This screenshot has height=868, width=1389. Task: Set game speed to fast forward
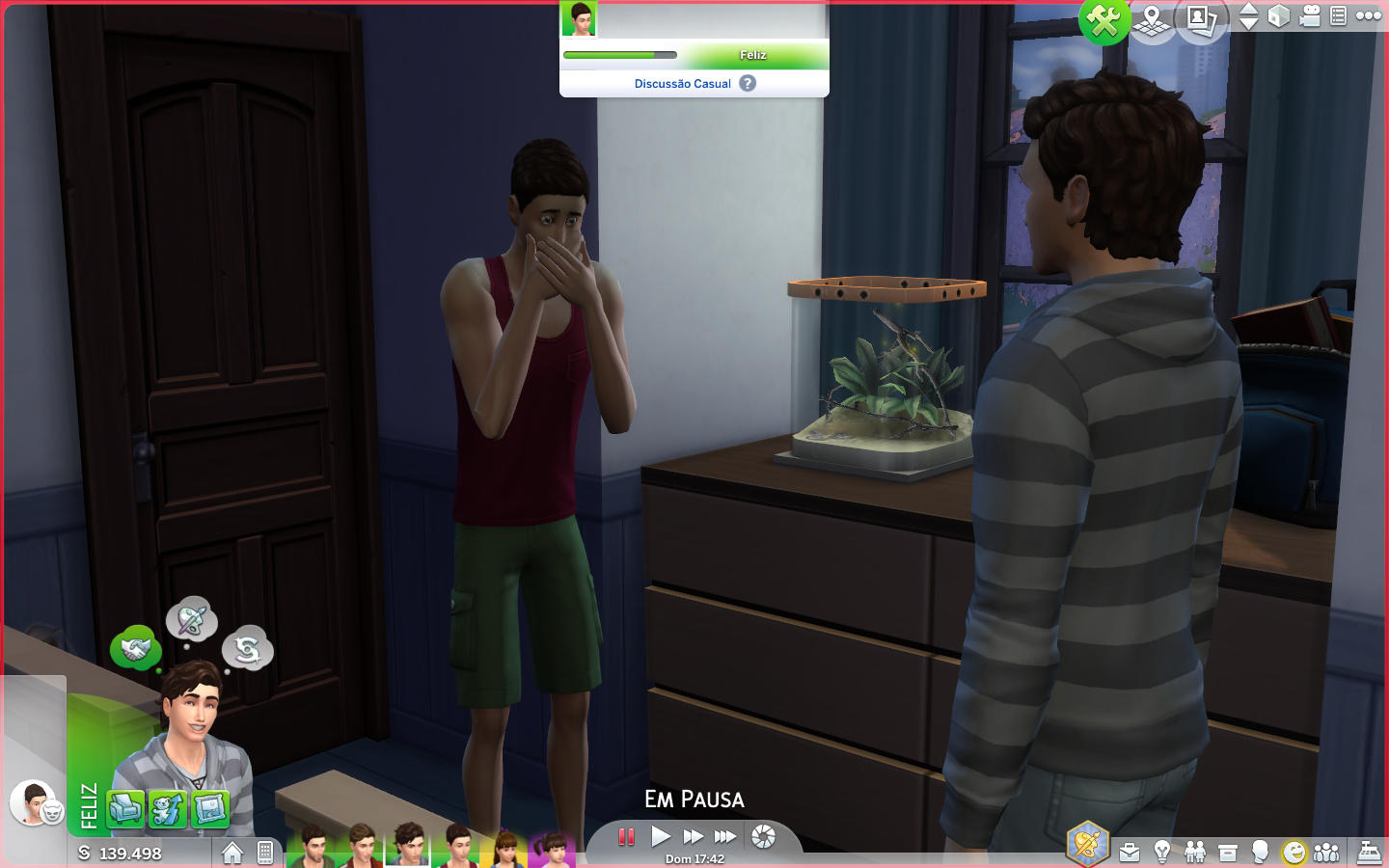[693, 836]
